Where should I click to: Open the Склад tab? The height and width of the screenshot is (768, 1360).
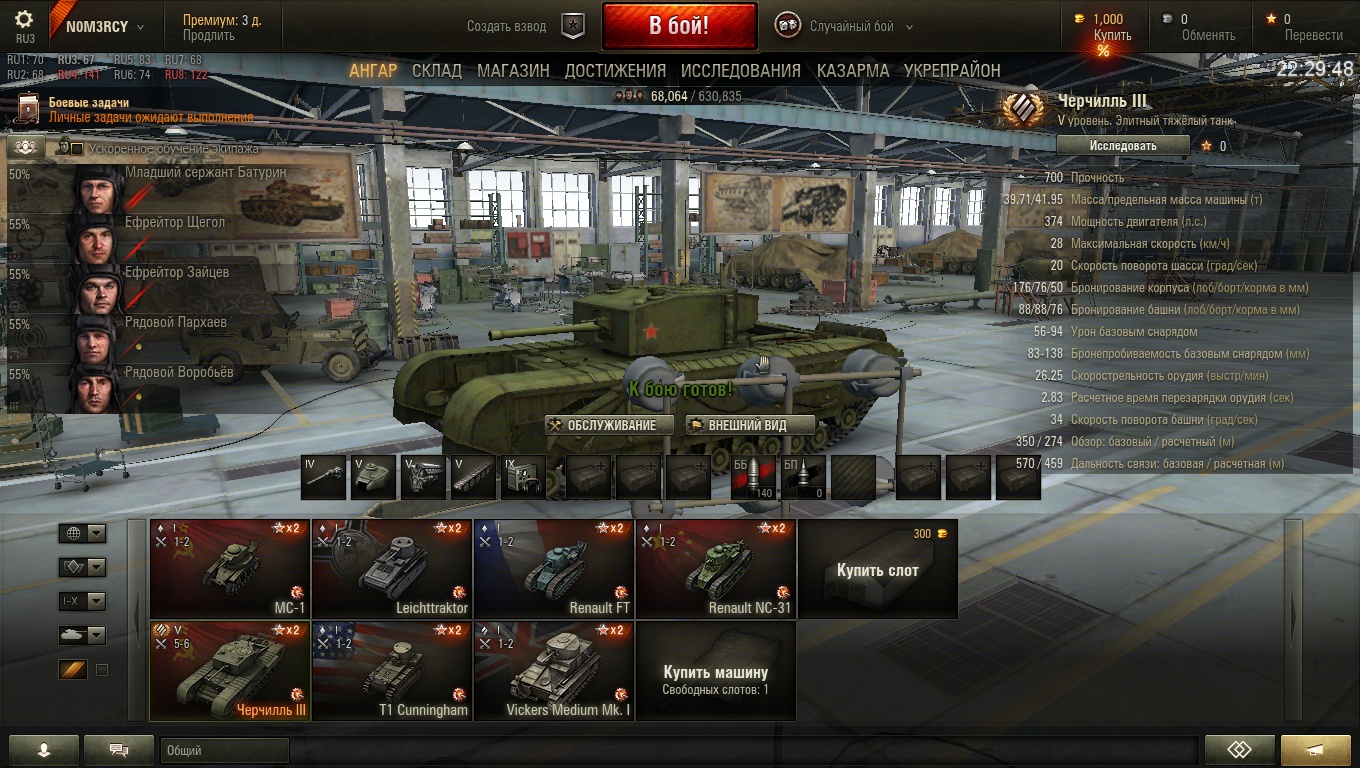[437, 71]
